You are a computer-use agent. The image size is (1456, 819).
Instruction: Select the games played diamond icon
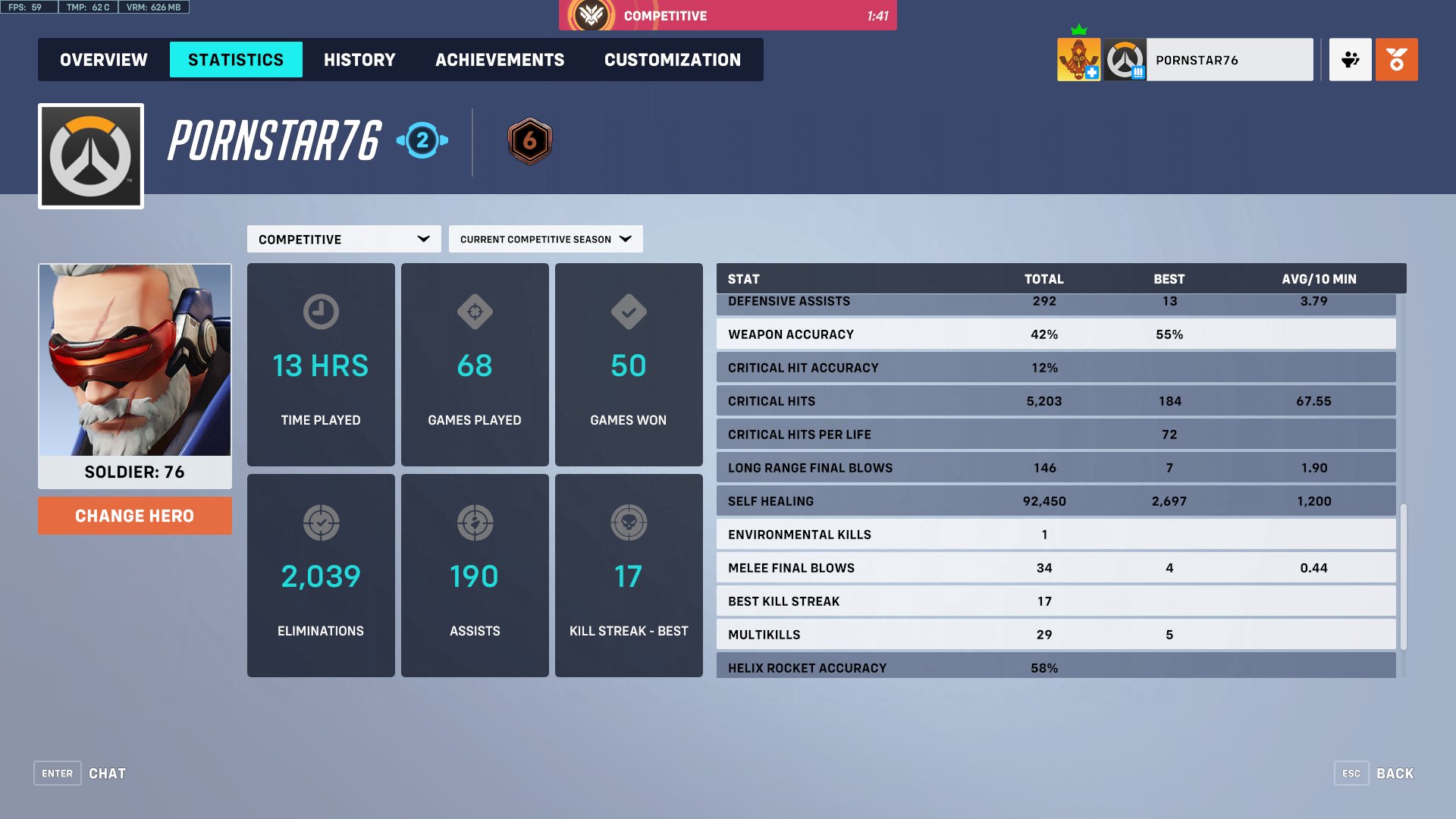tap(475, 312)
